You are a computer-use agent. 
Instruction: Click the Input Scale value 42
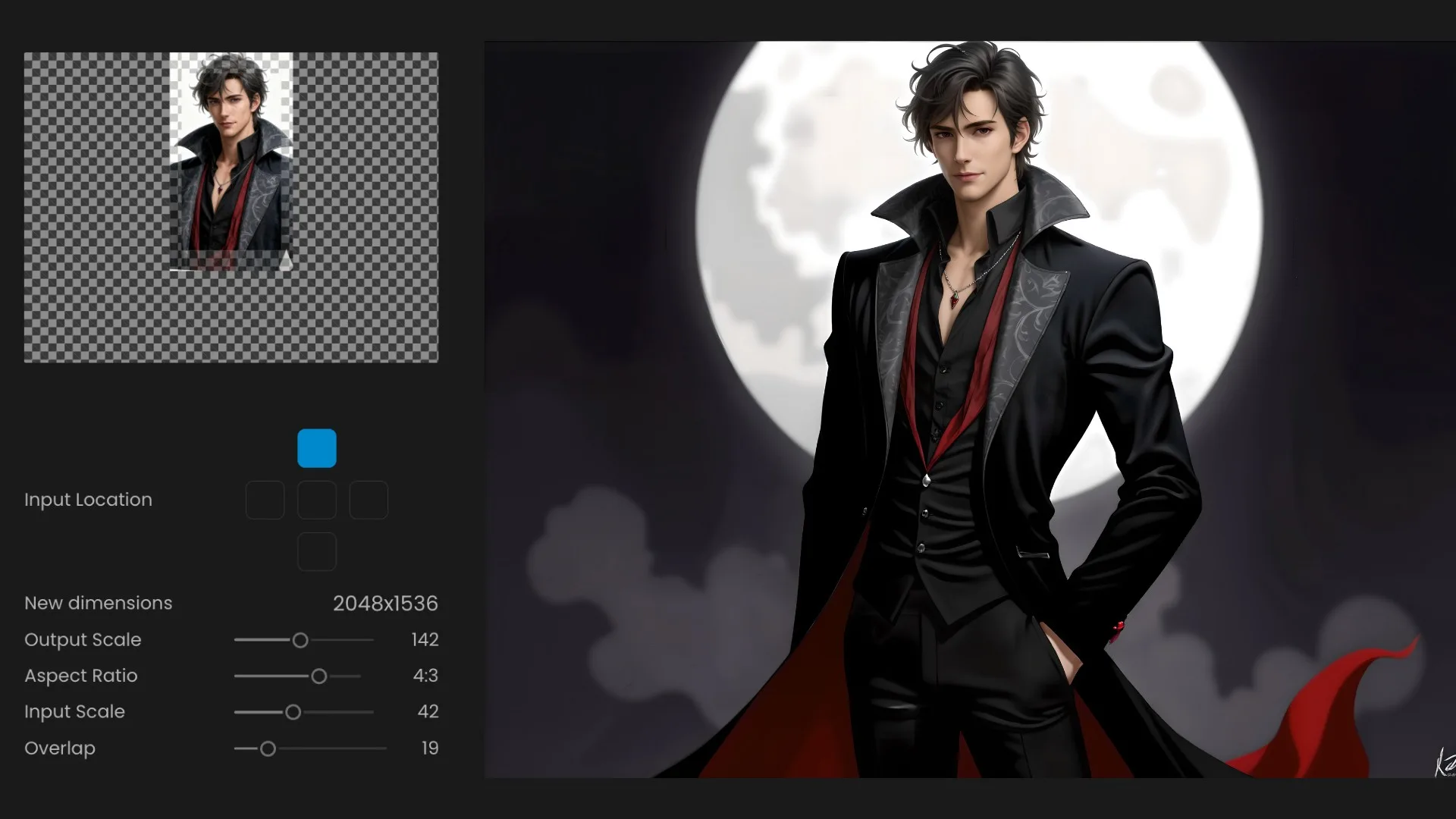428,712
